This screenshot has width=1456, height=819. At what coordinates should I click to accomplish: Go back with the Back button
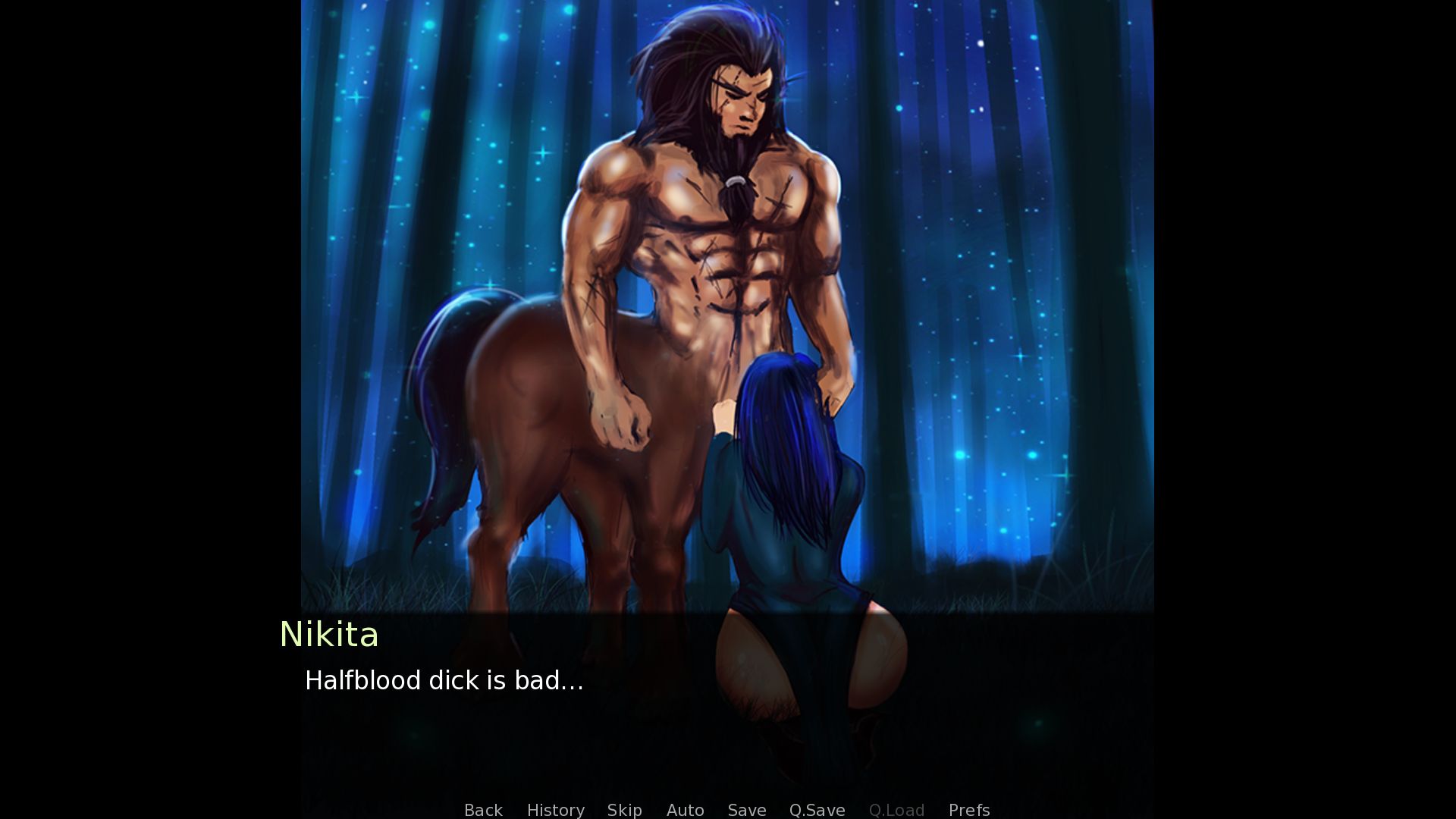[483, 810]
